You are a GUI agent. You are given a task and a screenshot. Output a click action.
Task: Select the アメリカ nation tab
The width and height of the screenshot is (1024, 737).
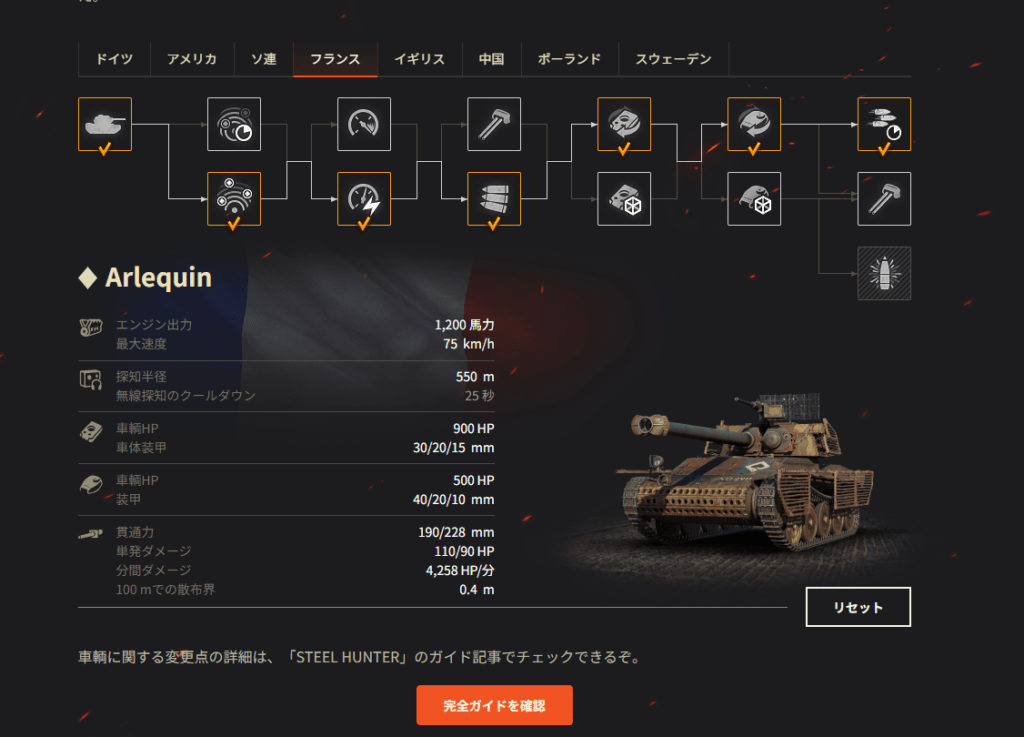click(x=191, y=59)
